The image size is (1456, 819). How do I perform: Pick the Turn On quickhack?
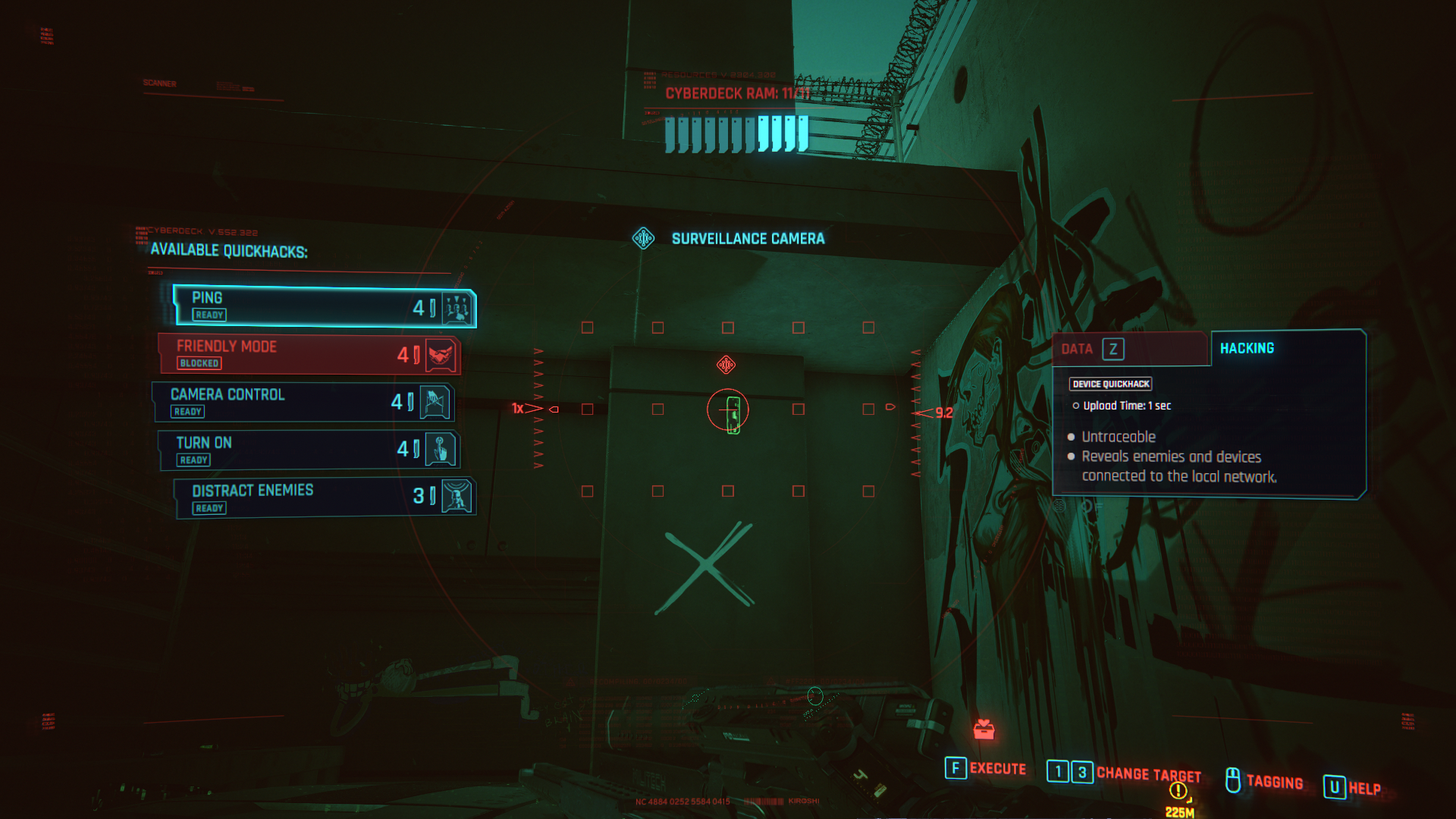(x=309, y=450)
